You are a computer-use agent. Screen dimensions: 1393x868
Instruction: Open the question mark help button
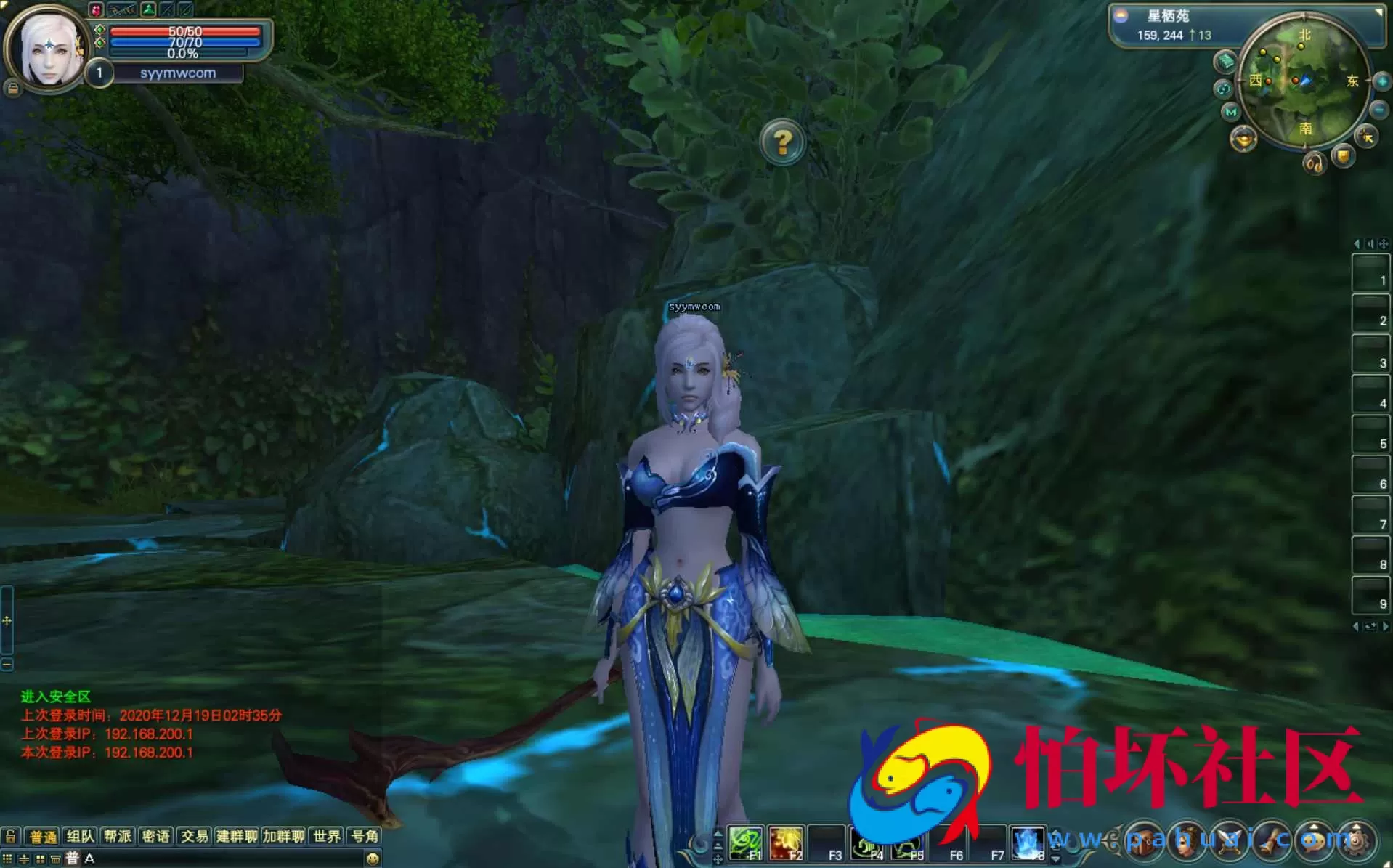pos(782,142)
